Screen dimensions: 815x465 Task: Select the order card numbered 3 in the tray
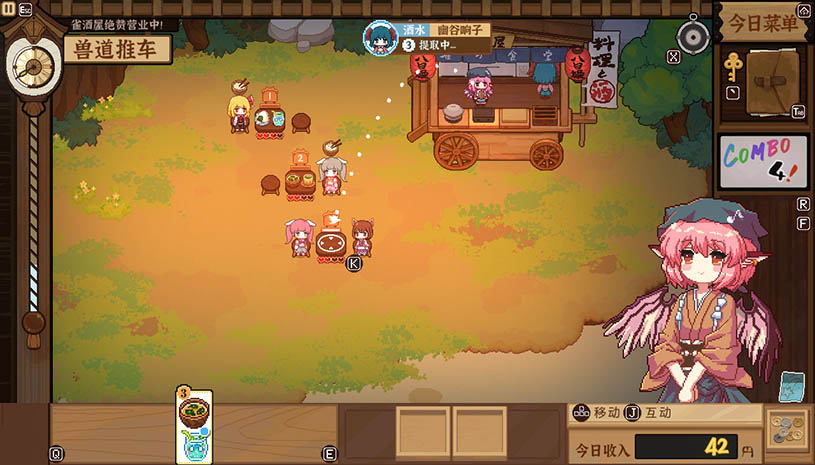point(194,424)
